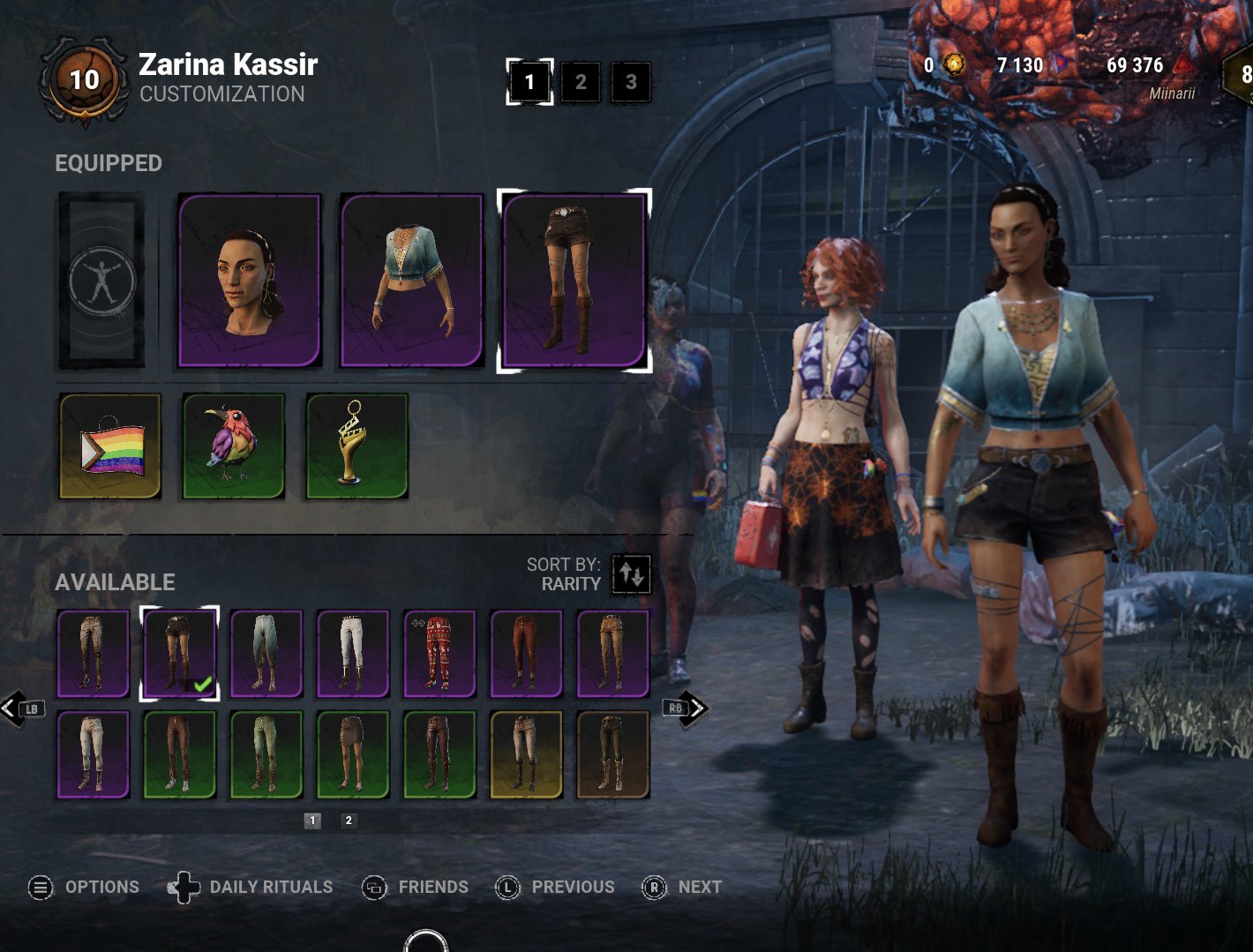Select the rainbow pride flag charm
This screenshot has width=1253, height=952.
[110, 446]
